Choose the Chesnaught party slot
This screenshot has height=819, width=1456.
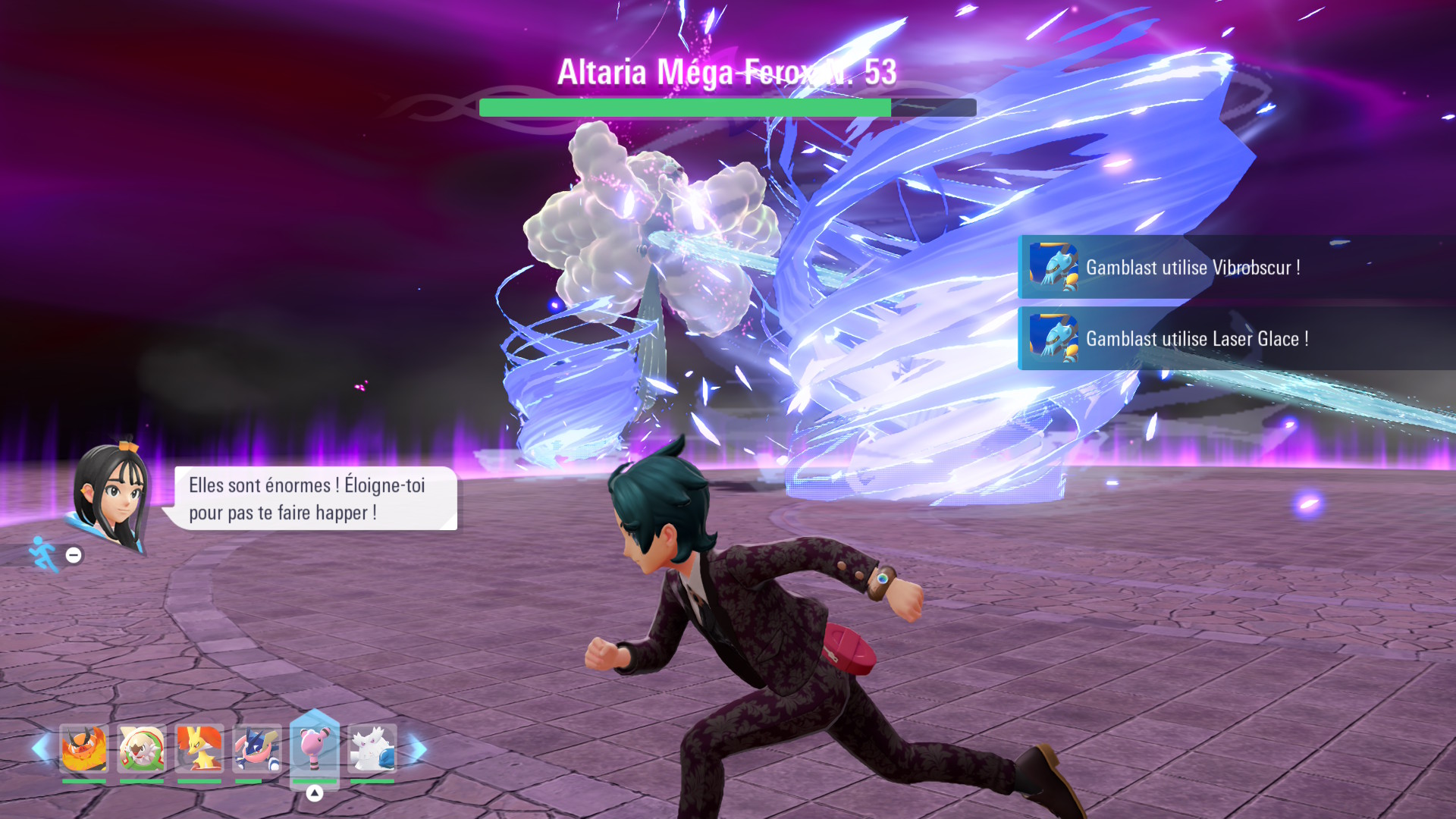click(142, 749)
